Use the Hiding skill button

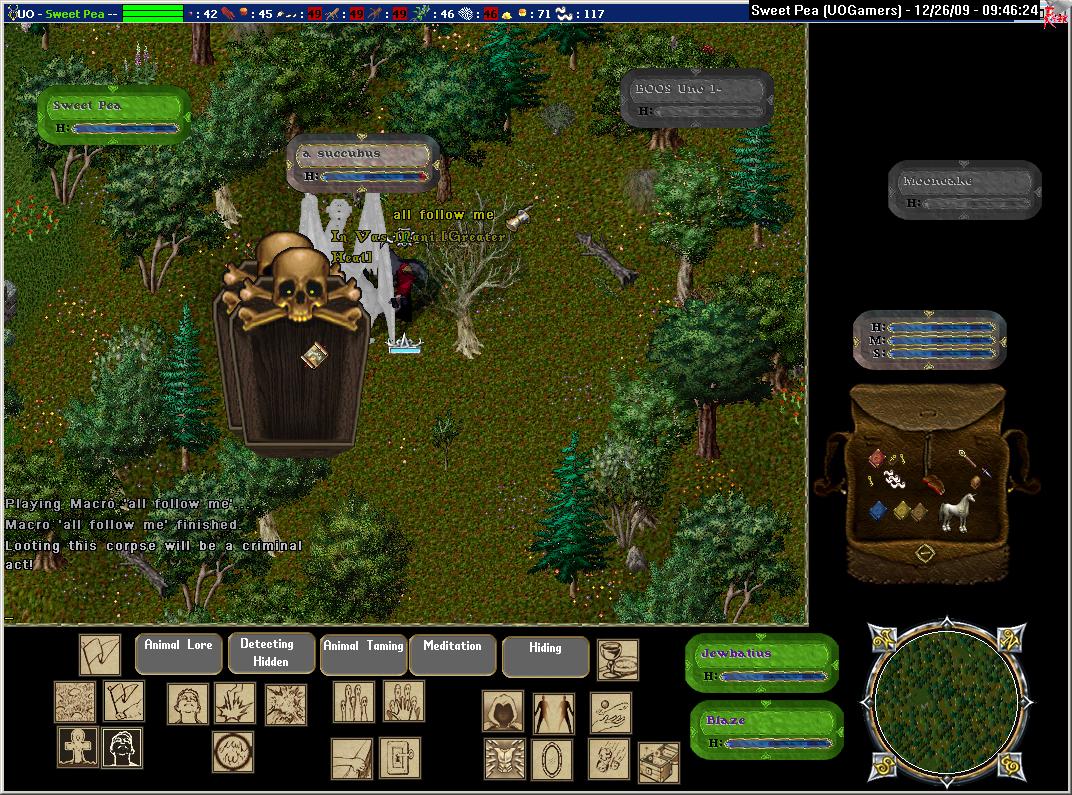[x=545, y=655]
